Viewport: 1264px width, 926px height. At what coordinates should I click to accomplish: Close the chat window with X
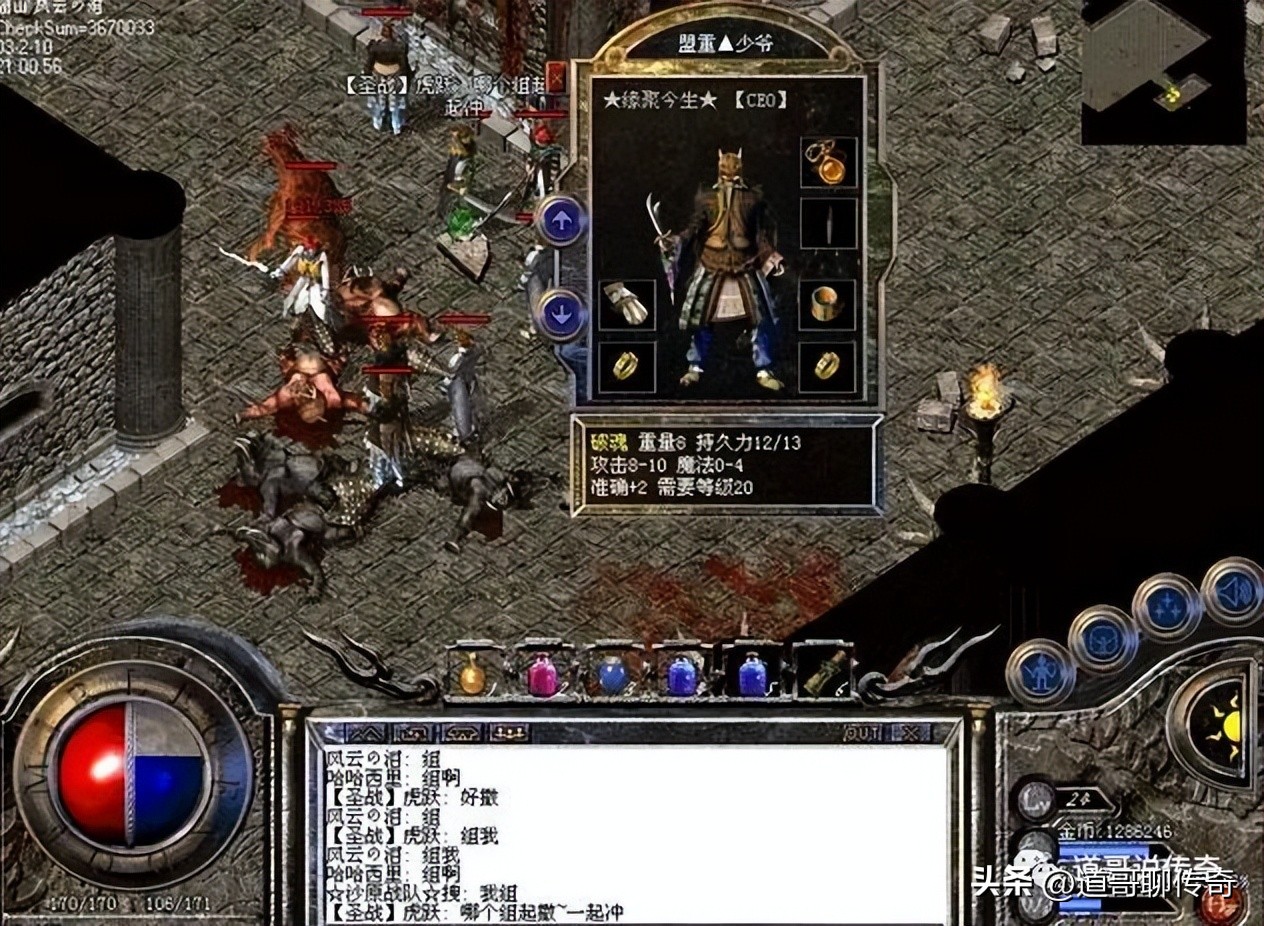910,733
